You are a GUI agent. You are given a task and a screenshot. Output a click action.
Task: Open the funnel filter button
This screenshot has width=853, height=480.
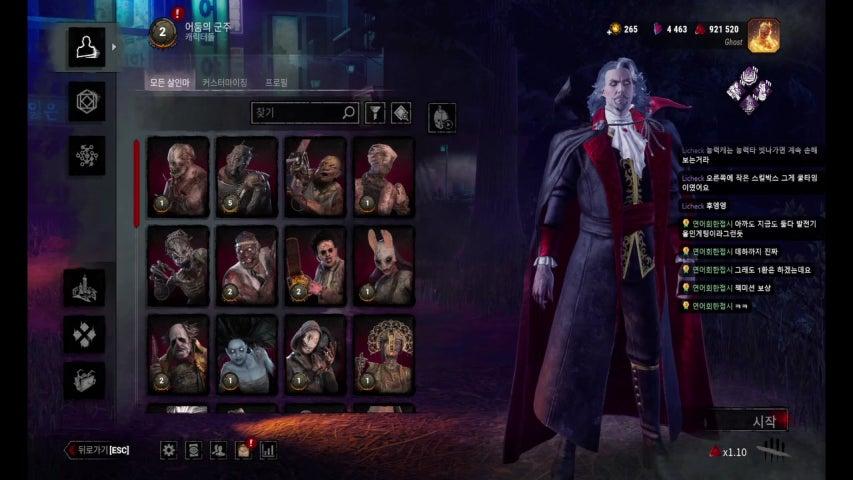(375, 114)
